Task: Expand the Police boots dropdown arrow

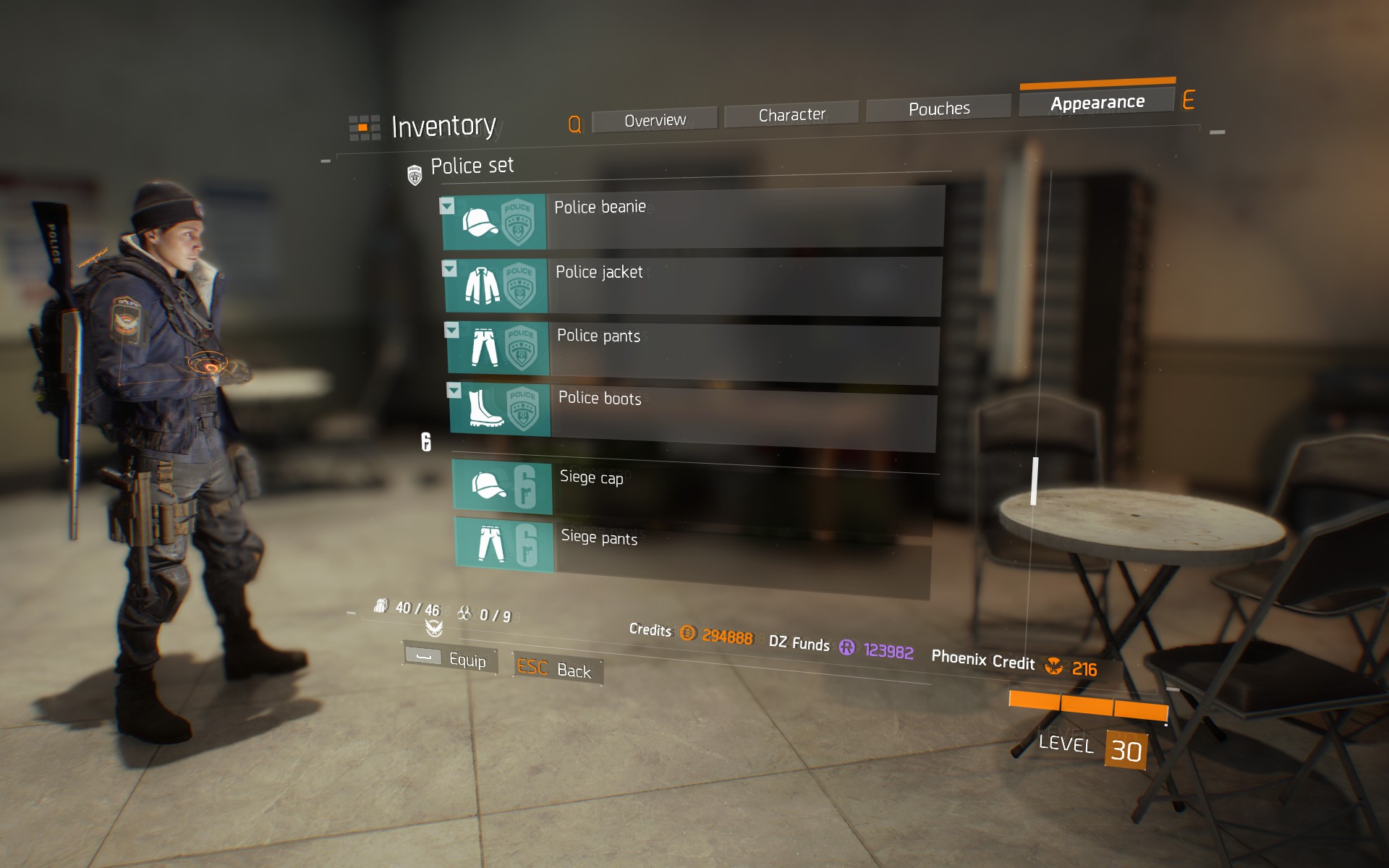Action: [x=453, y=391]
